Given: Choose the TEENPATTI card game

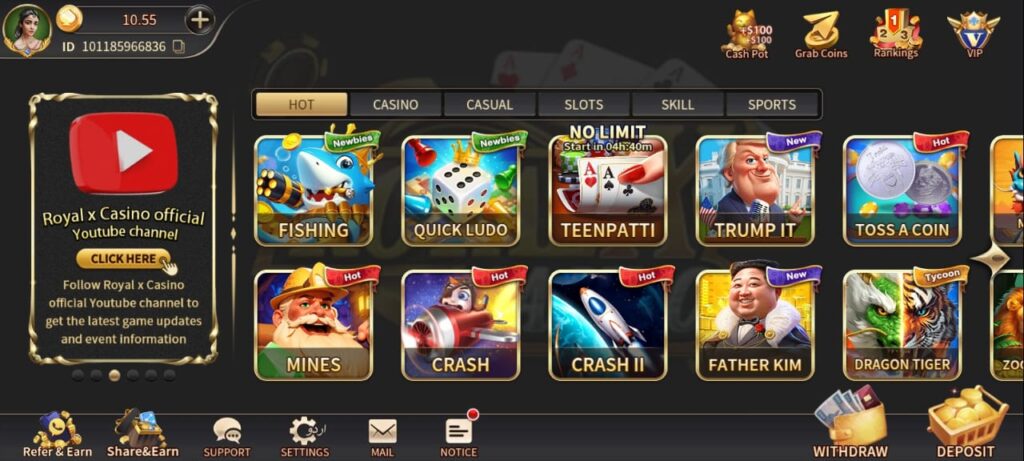Looking at the screenshot, I should coord(607,190).
